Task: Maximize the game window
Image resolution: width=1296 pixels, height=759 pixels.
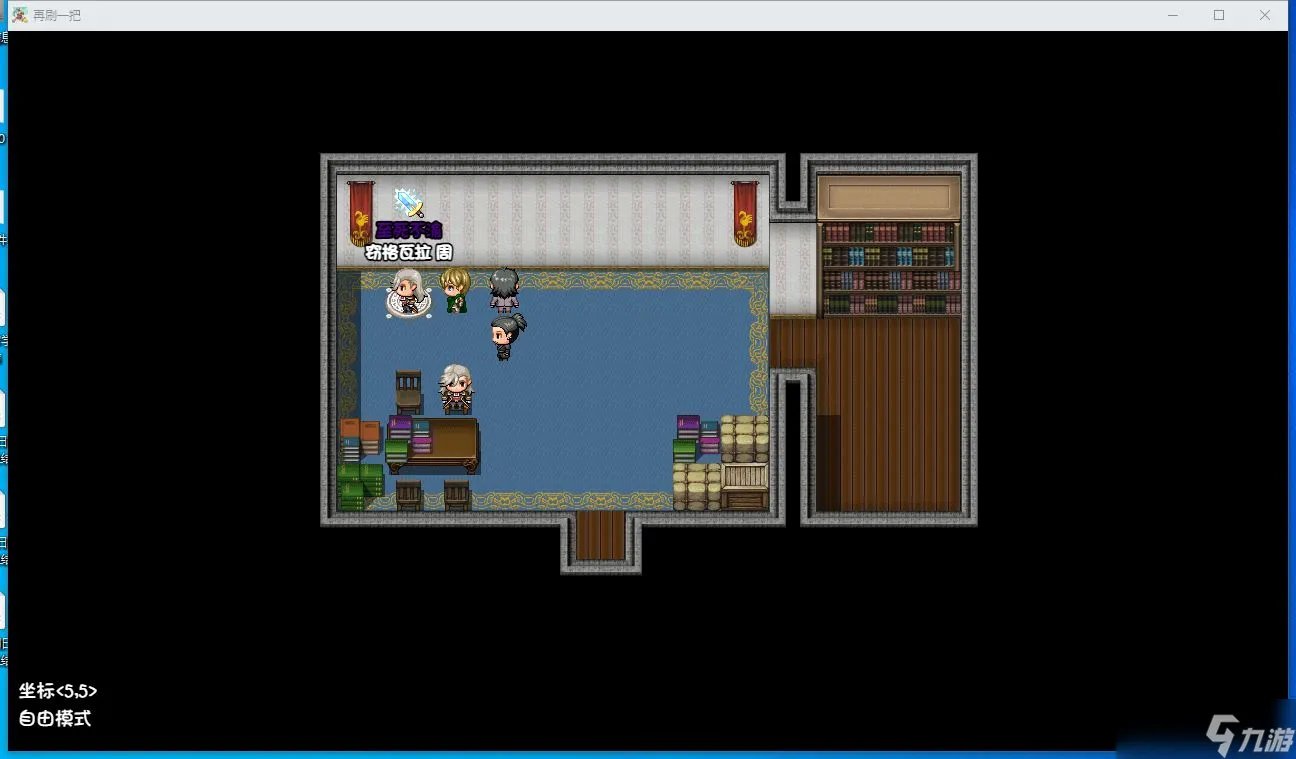Action: tap(1219, 15)
